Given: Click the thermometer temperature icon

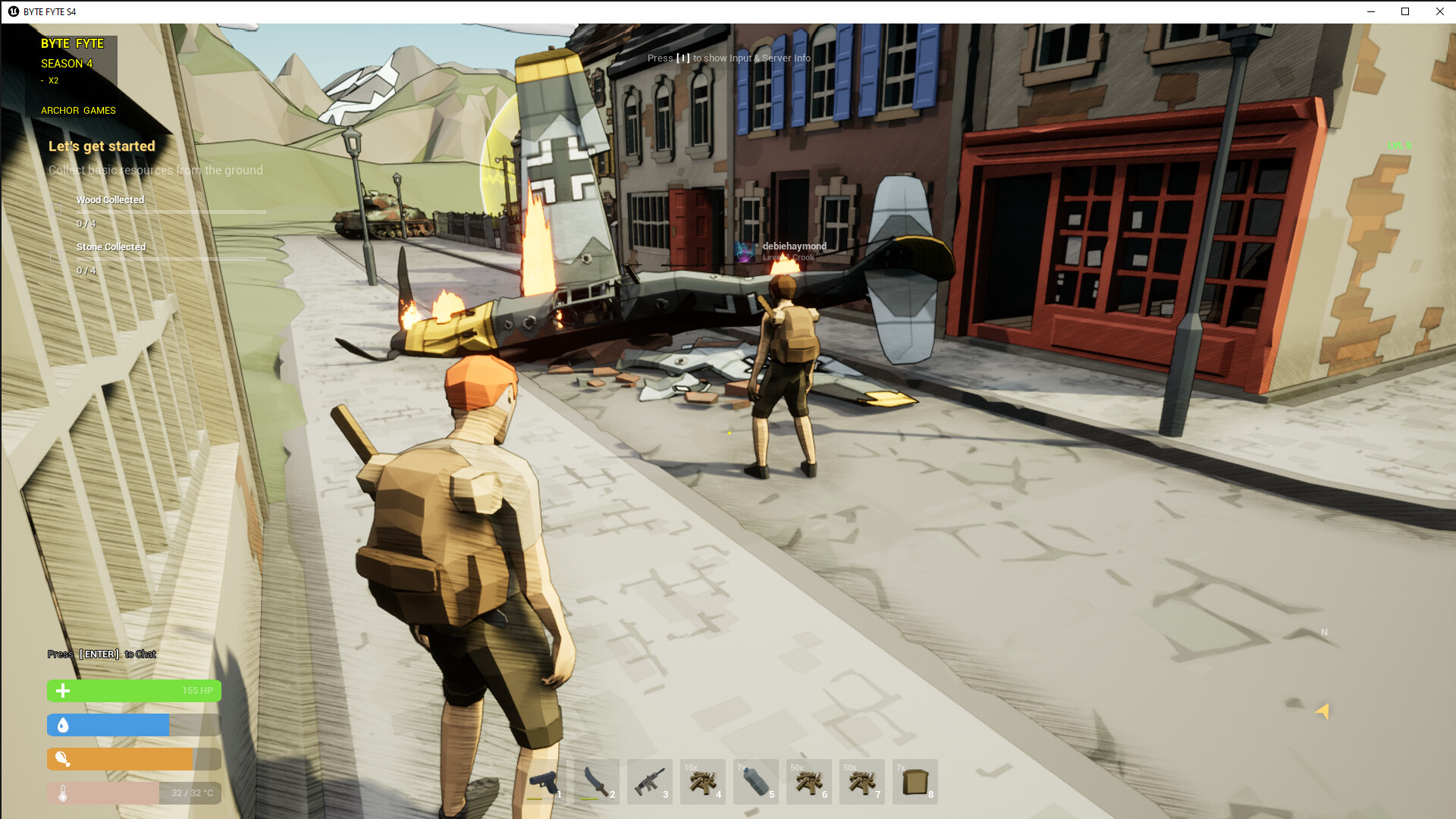Looking at the screenshot, I should tap(63, 793).
